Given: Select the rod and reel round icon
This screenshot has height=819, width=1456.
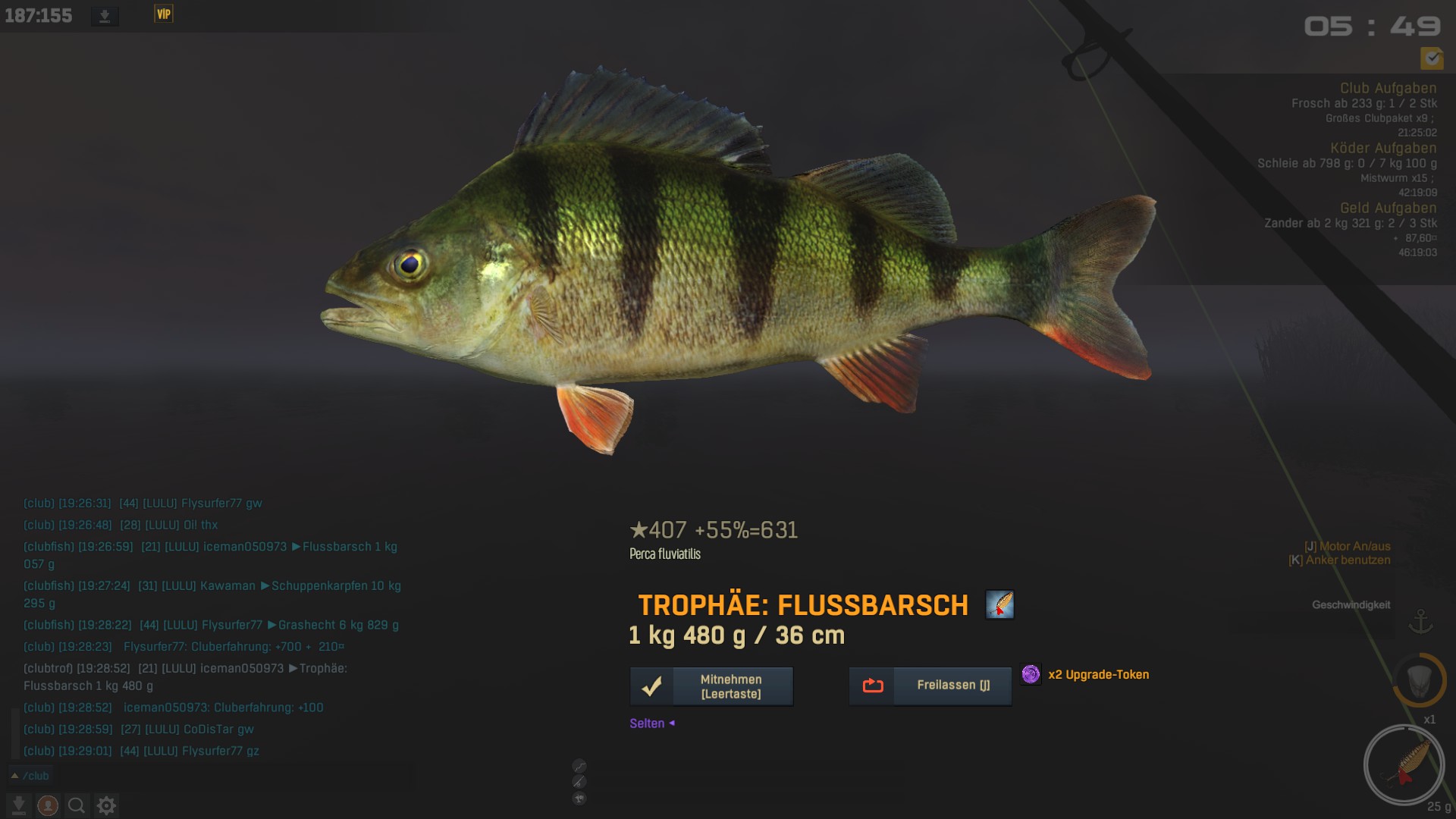Looking at the screenshot, I should pos(579,782).
